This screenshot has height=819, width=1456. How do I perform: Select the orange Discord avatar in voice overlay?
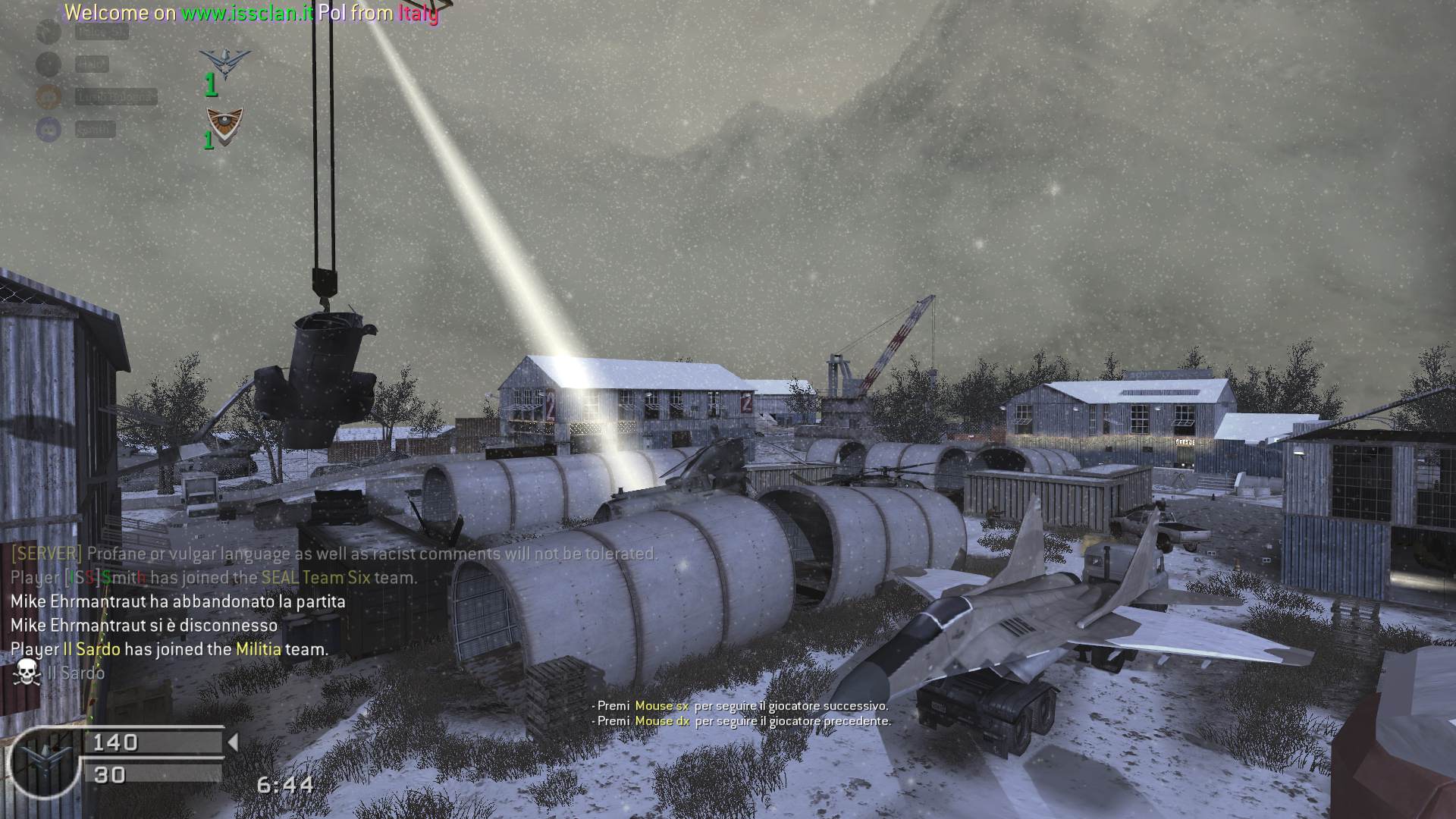pos(49,96)
